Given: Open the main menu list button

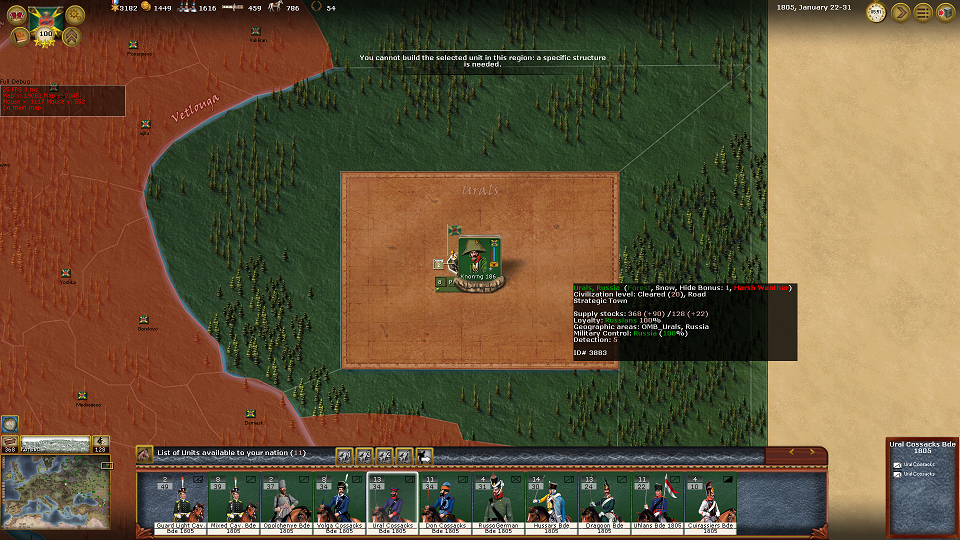Looking at the screenshot, I should (922, 12).
